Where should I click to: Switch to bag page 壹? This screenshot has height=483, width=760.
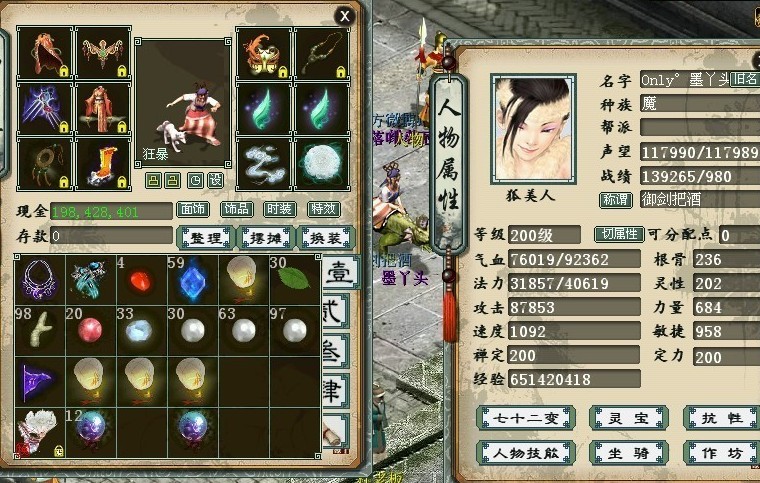[x=336, y=272]
